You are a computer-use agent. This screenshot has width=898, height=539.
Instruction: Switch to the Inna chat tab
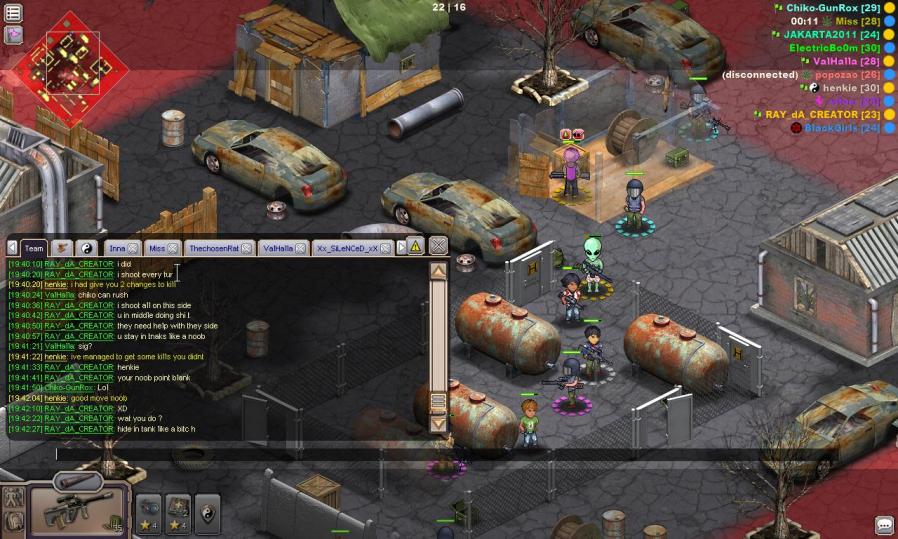[117, 248]
